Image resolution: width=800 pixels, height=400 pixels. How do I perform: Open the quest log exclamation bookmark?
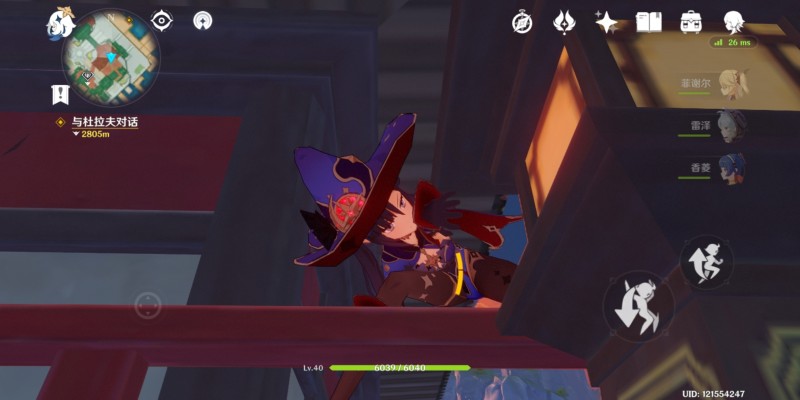click(x=60, y=95)
